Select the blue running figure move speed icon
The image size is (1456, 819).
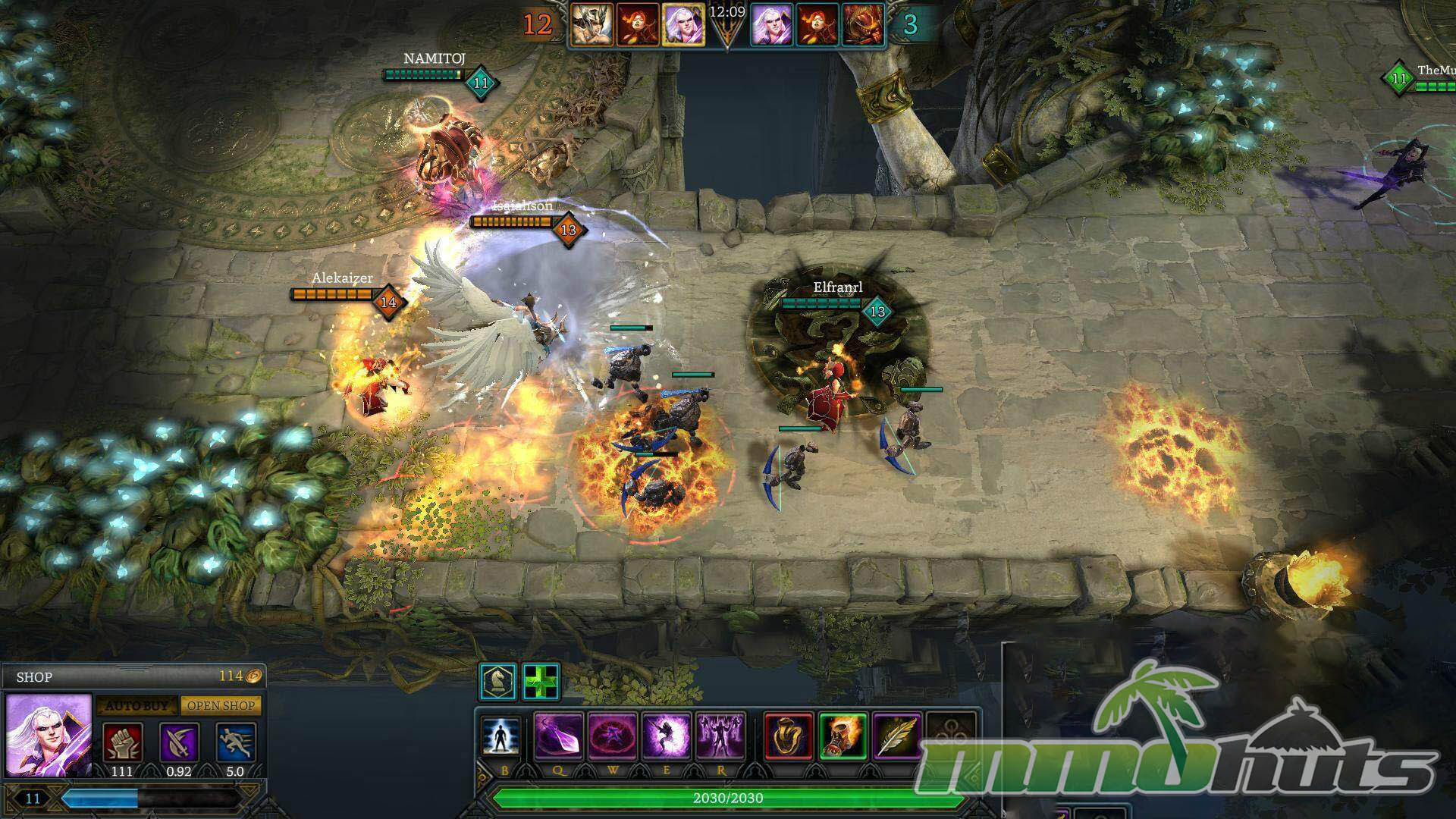point(235,742)
